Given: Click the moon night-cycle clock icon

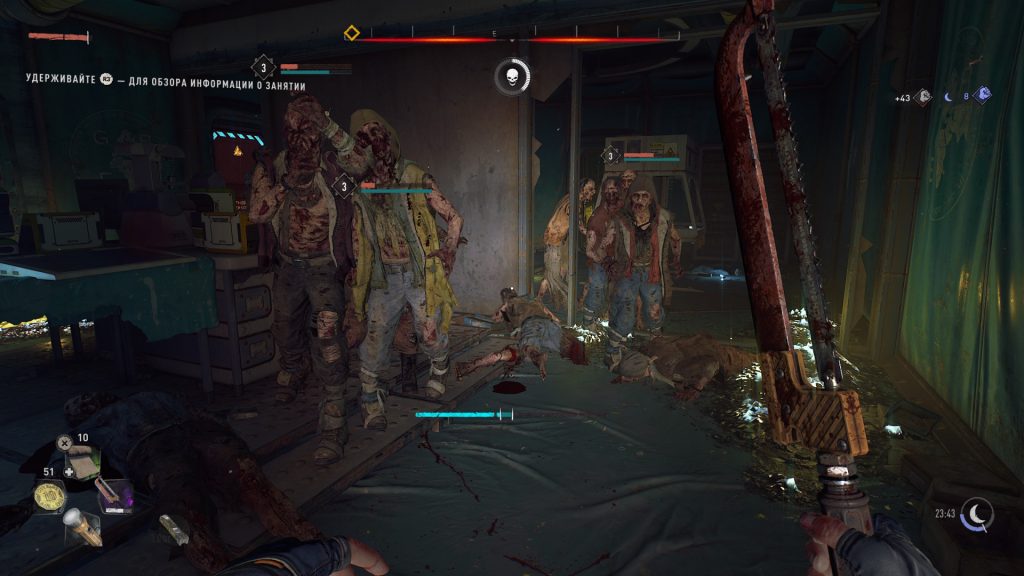Looking at the screenshot, I should pyautogui.click(x=977, y=514).
